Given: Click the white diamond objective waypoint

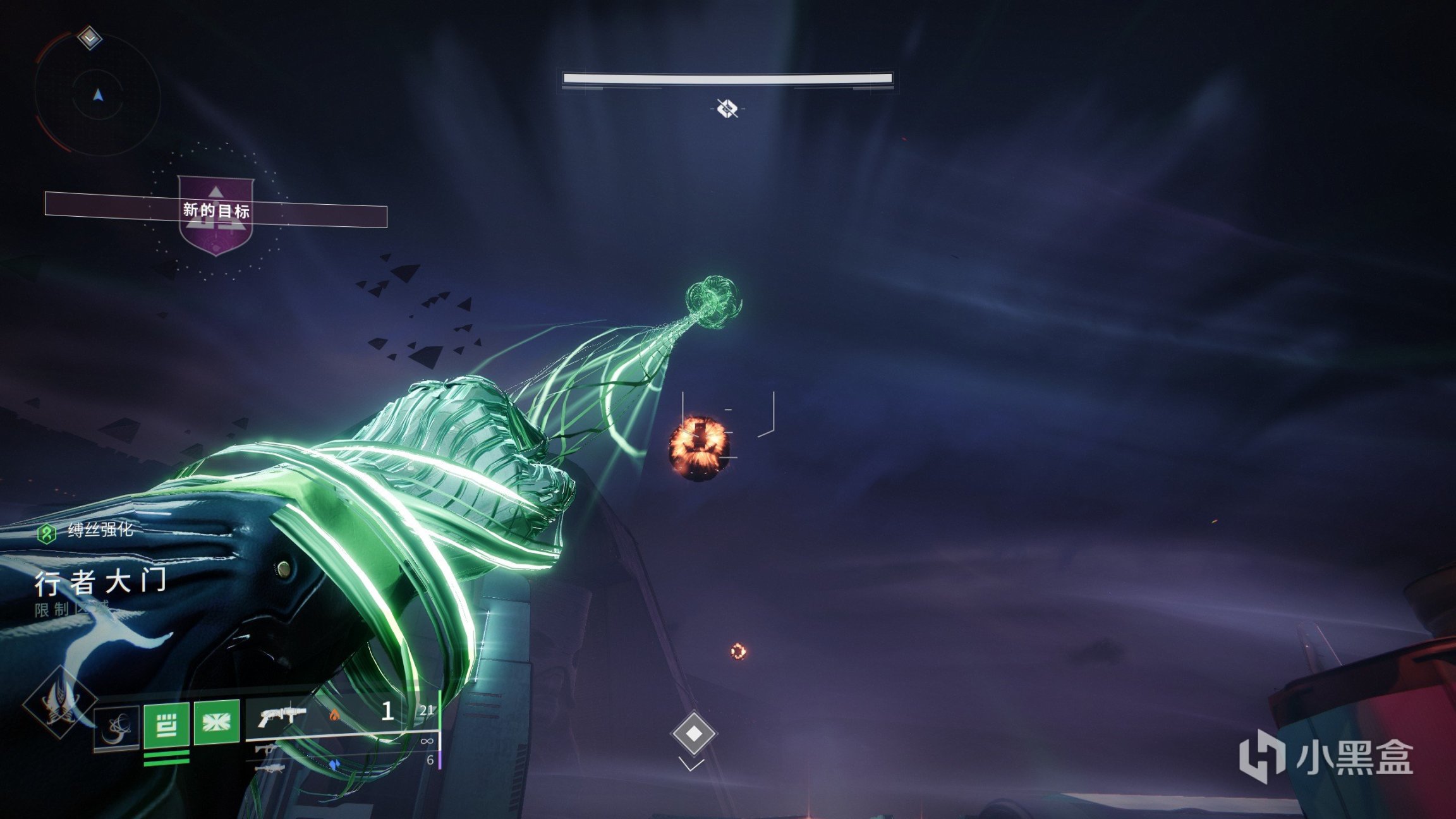Looking at the screenshot, I should (x=694, y=733).
